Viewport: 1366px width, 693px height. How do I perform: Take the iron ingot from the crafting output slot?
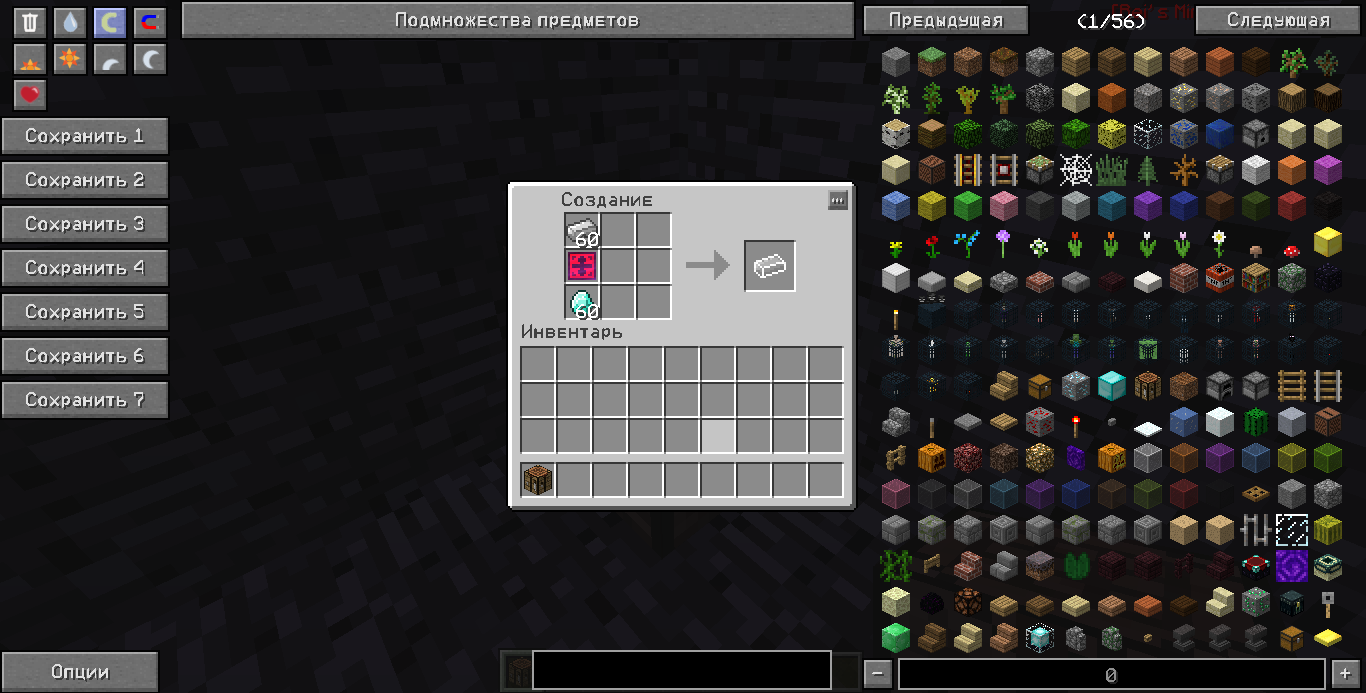[770, 266]
